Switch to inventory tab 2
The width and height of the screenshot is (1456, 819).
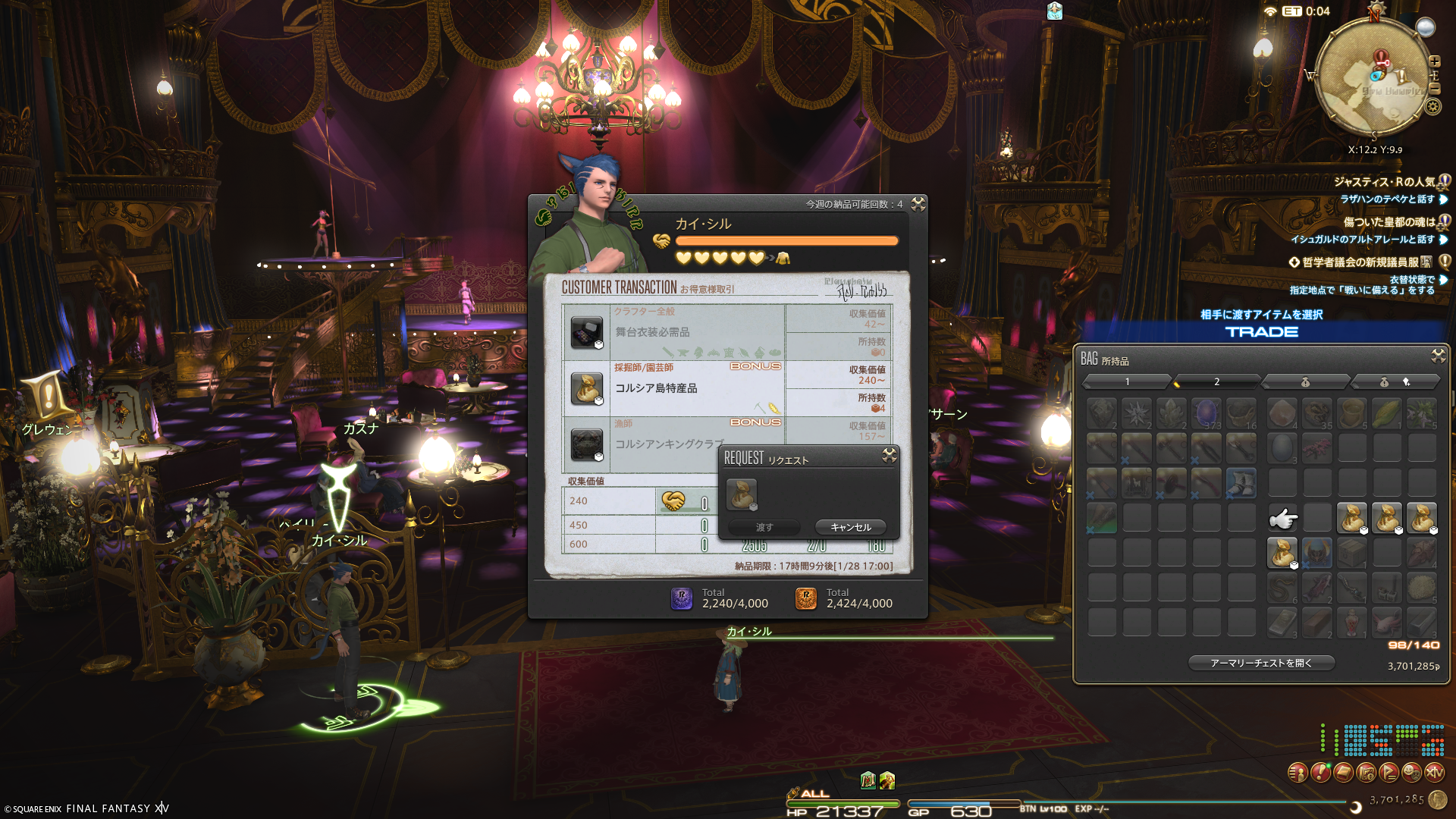(1216, 381)
